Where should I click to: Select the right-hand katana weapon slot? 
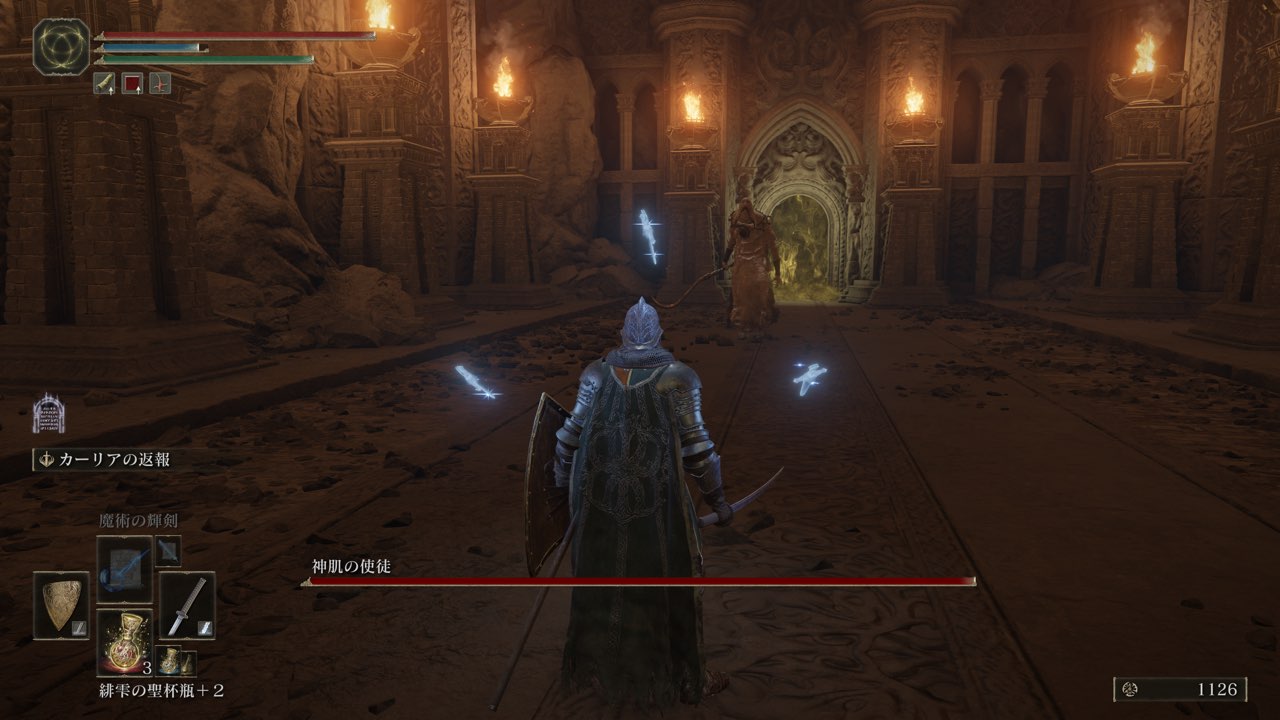[187, 605]
